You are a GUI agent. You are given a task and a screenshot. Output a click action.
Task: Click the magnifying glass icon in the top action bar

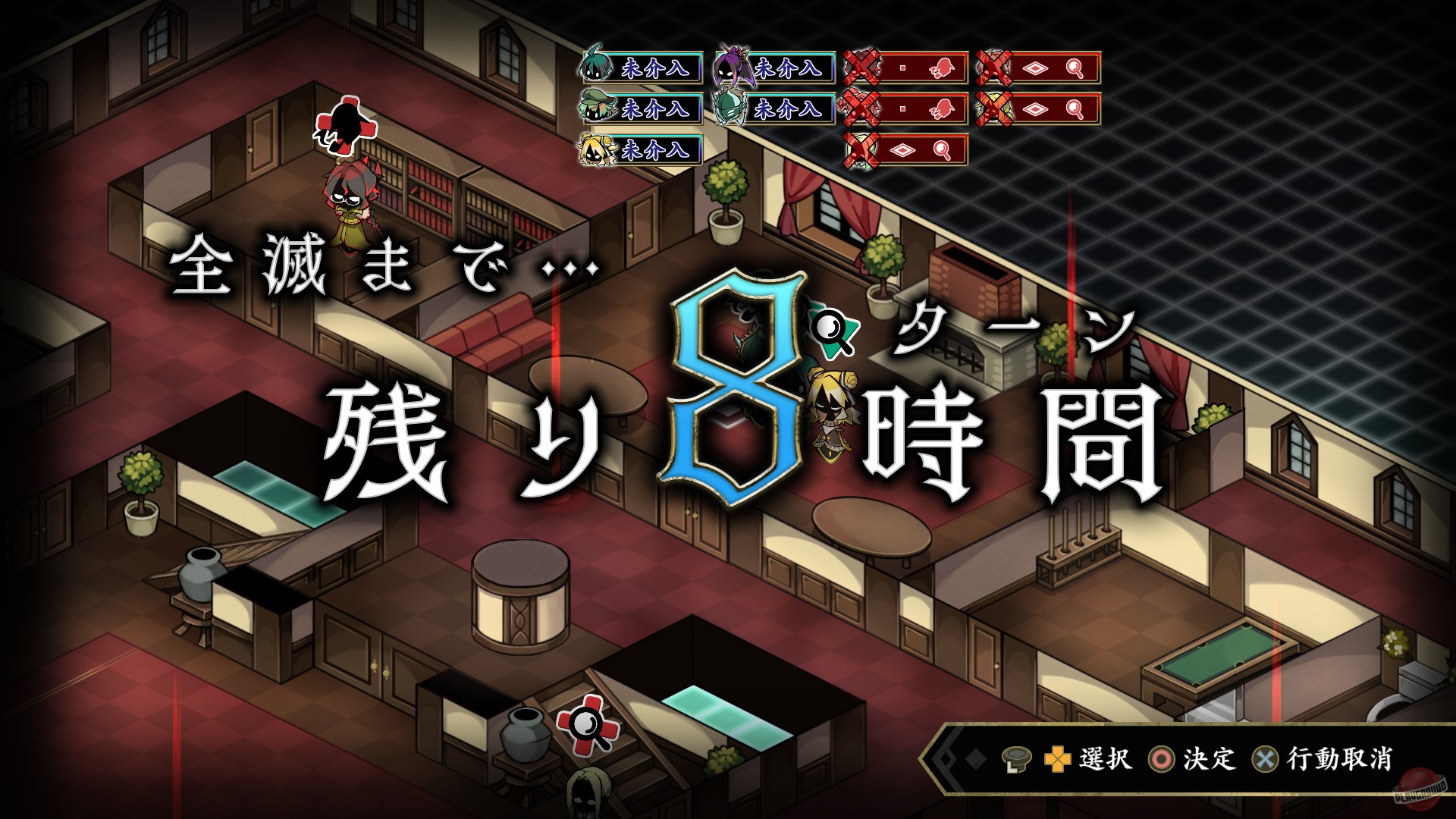click(1074, 67)
